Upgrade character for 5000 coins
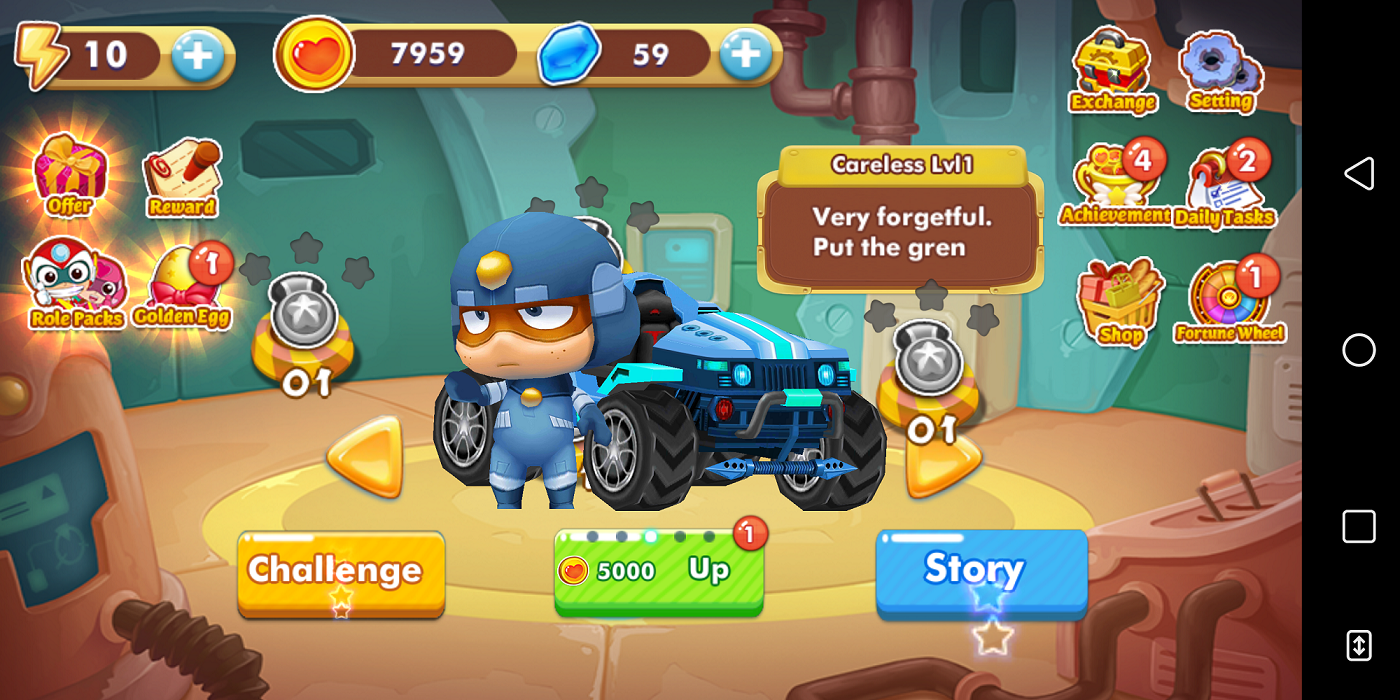 pyautogui.click(x=658, y=571)
